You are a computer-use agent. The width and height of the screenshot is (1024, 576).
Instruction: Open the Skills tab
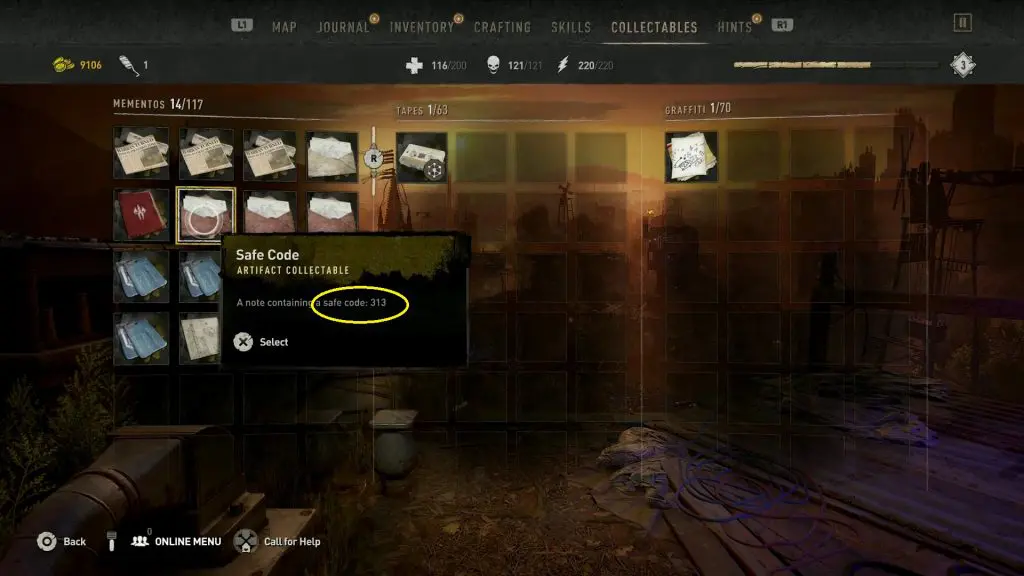(x=571, y=27)
